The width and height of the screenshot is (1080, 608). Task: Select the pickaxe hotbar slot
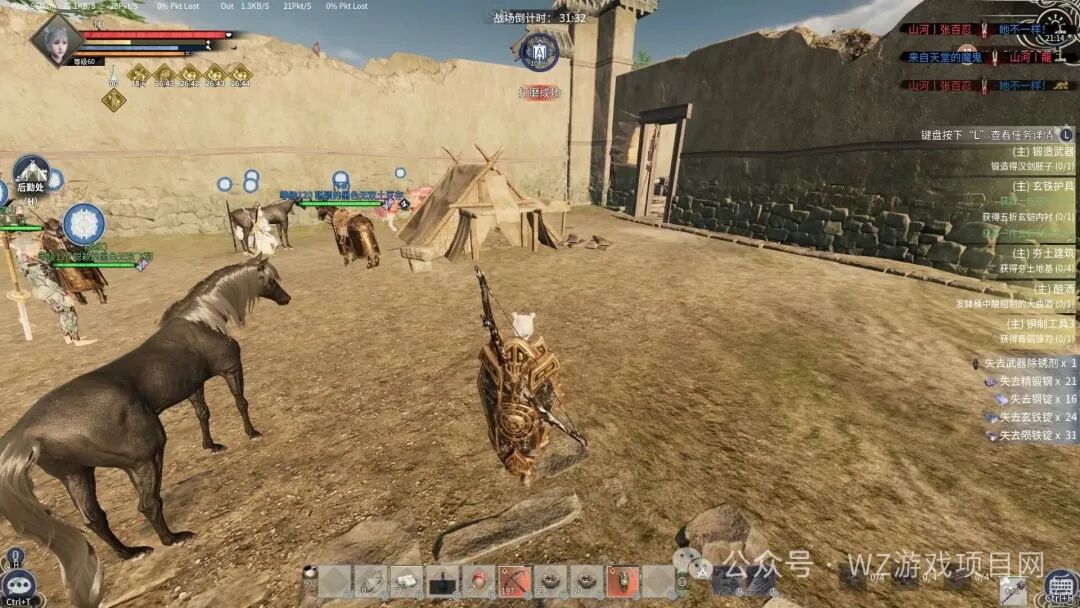tap(514, 581)
